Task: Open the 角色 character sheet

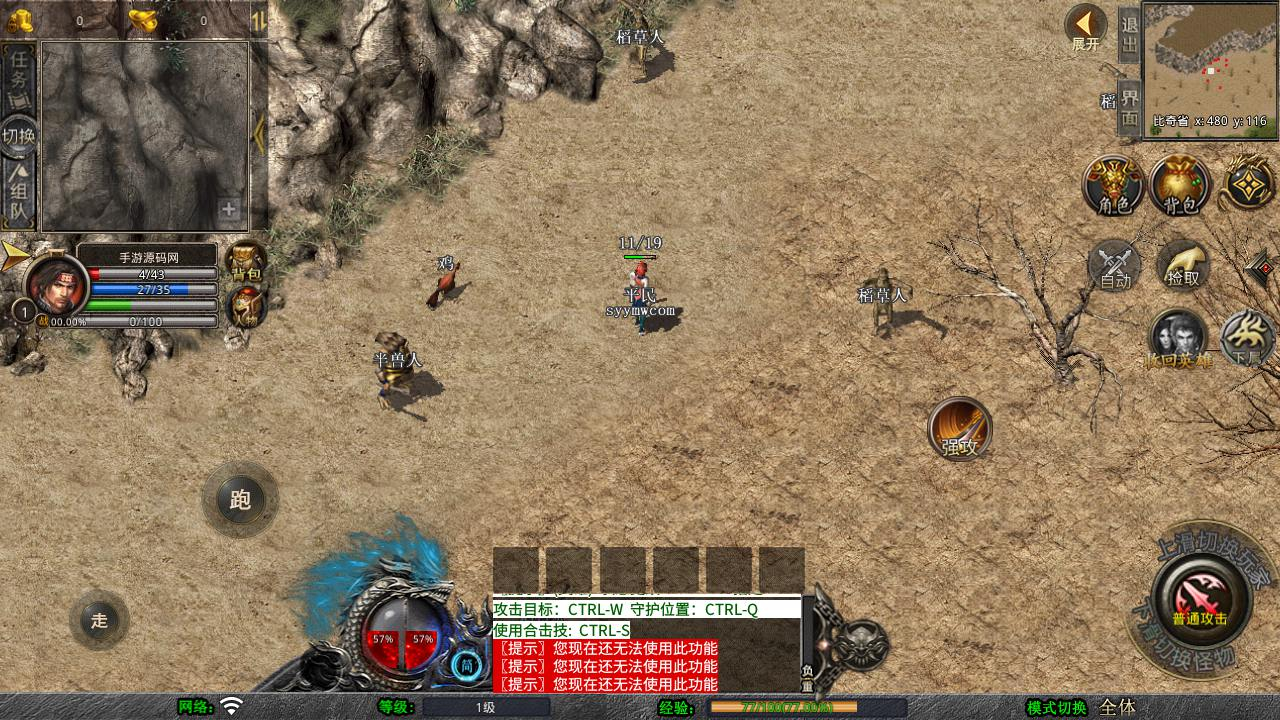Action: coord(1114,186)
